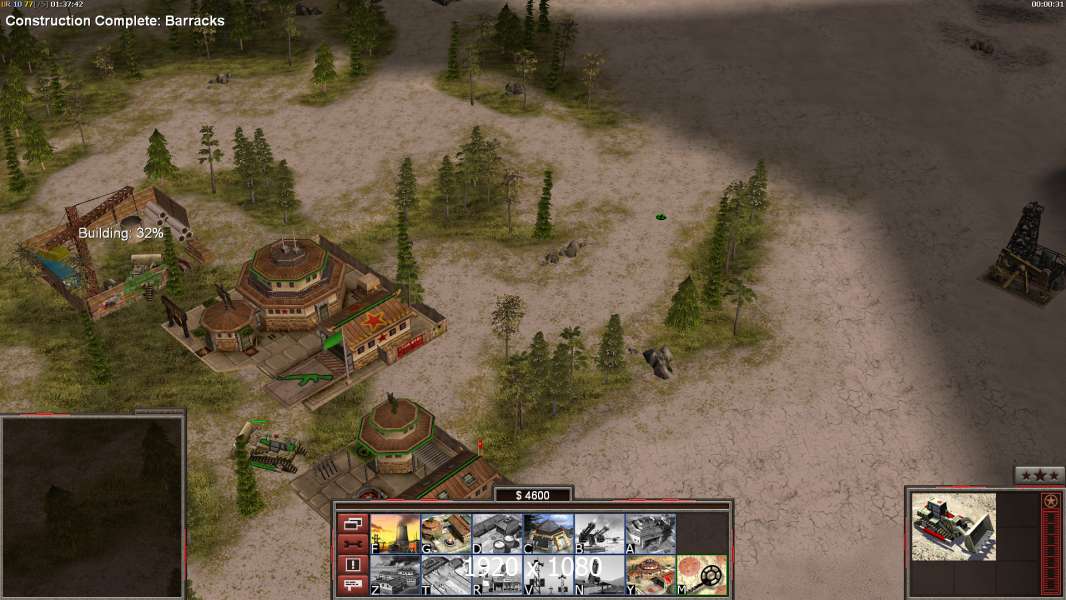
Task: Click the exclamation mark button
Action: [352, 565]
